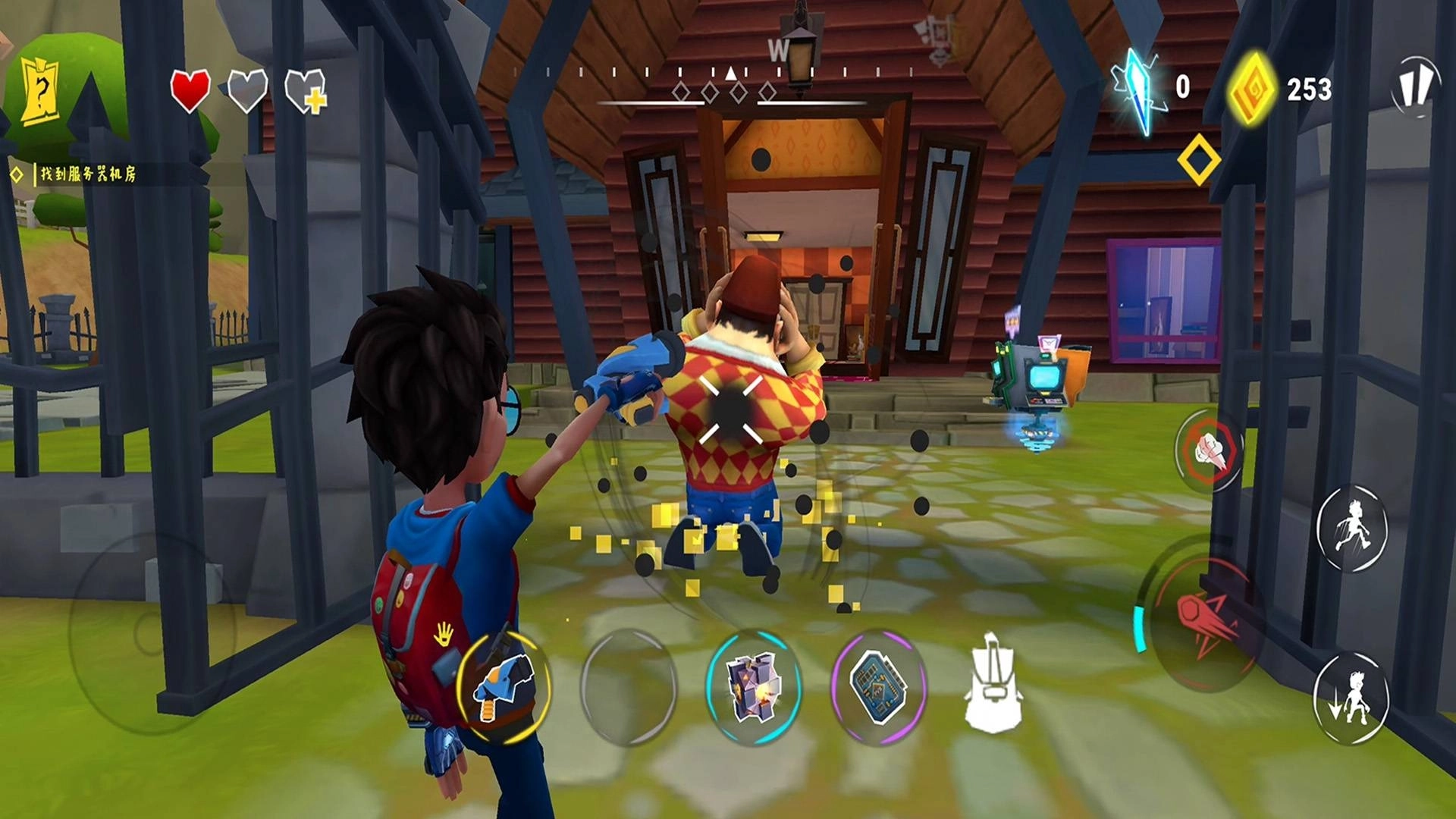The width and height of the screenshot is (1456, 819).
Task: Select the purple cube item slot
Action: [753, 686]
